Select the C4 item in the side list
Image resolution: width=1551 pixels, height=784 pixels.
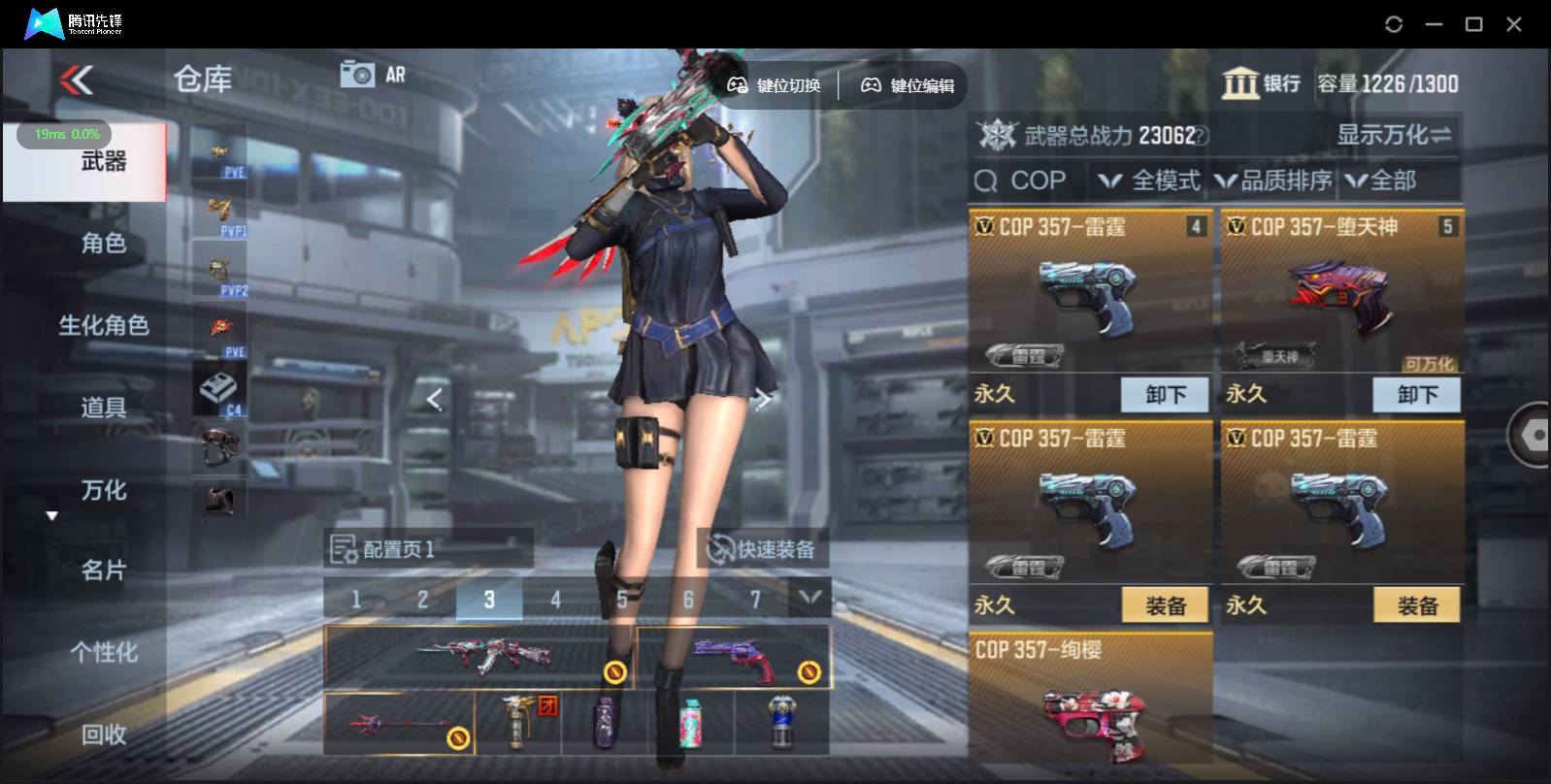pyautogui.click(x=219, y=390)
